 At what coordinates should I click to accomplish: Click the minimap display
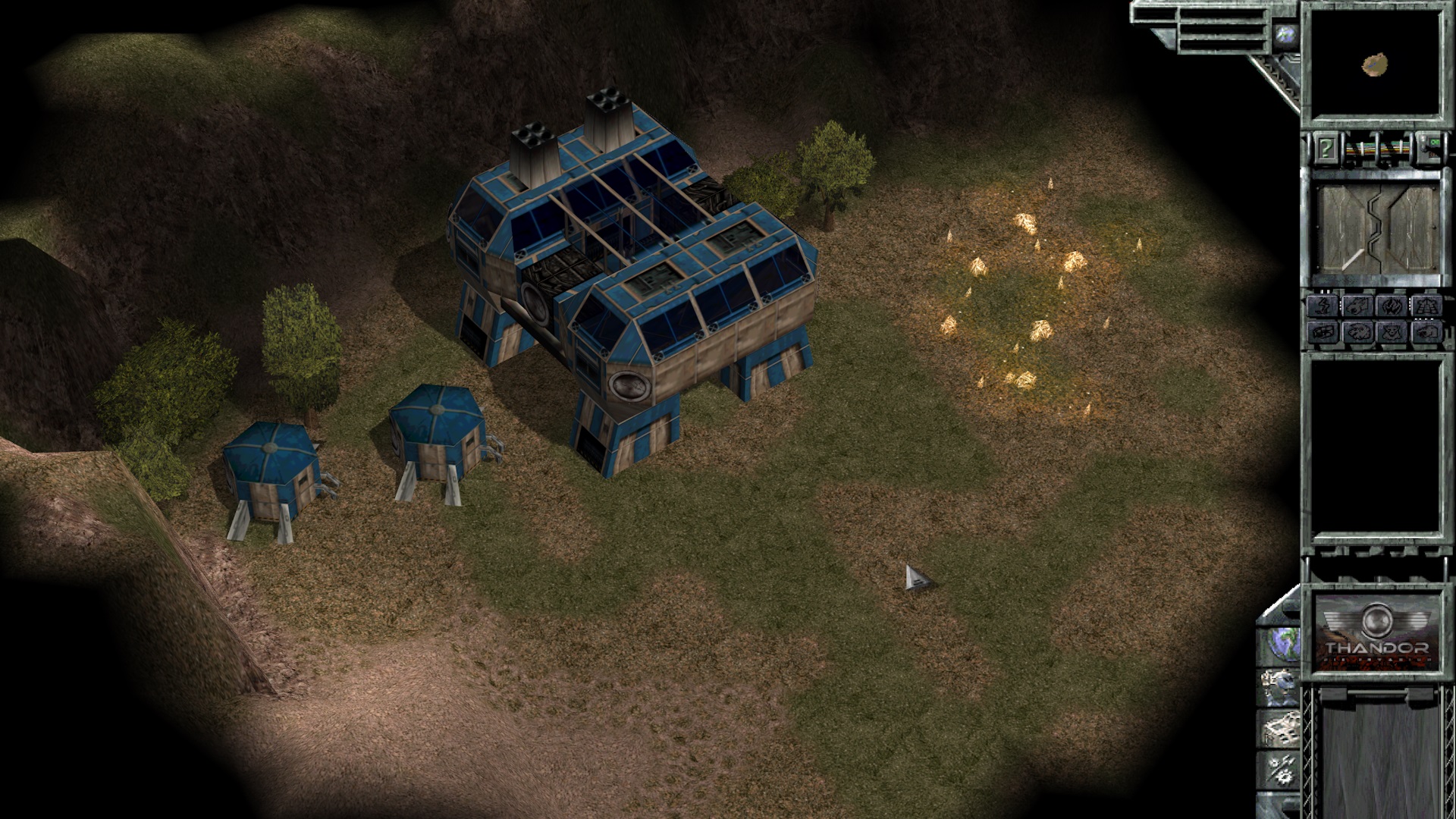[1376, 65]
